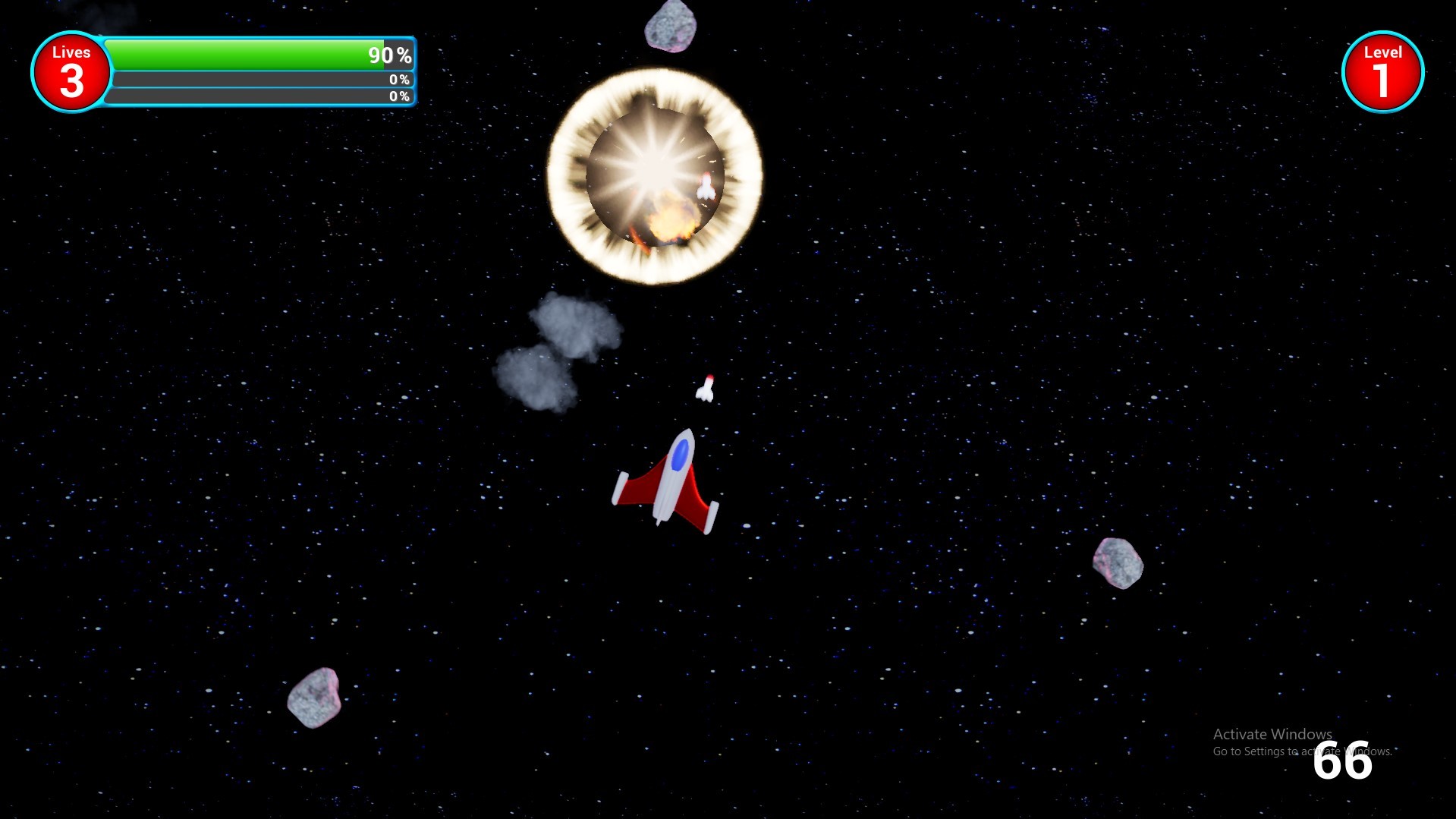Click the green health progress bar

(243, 55)
